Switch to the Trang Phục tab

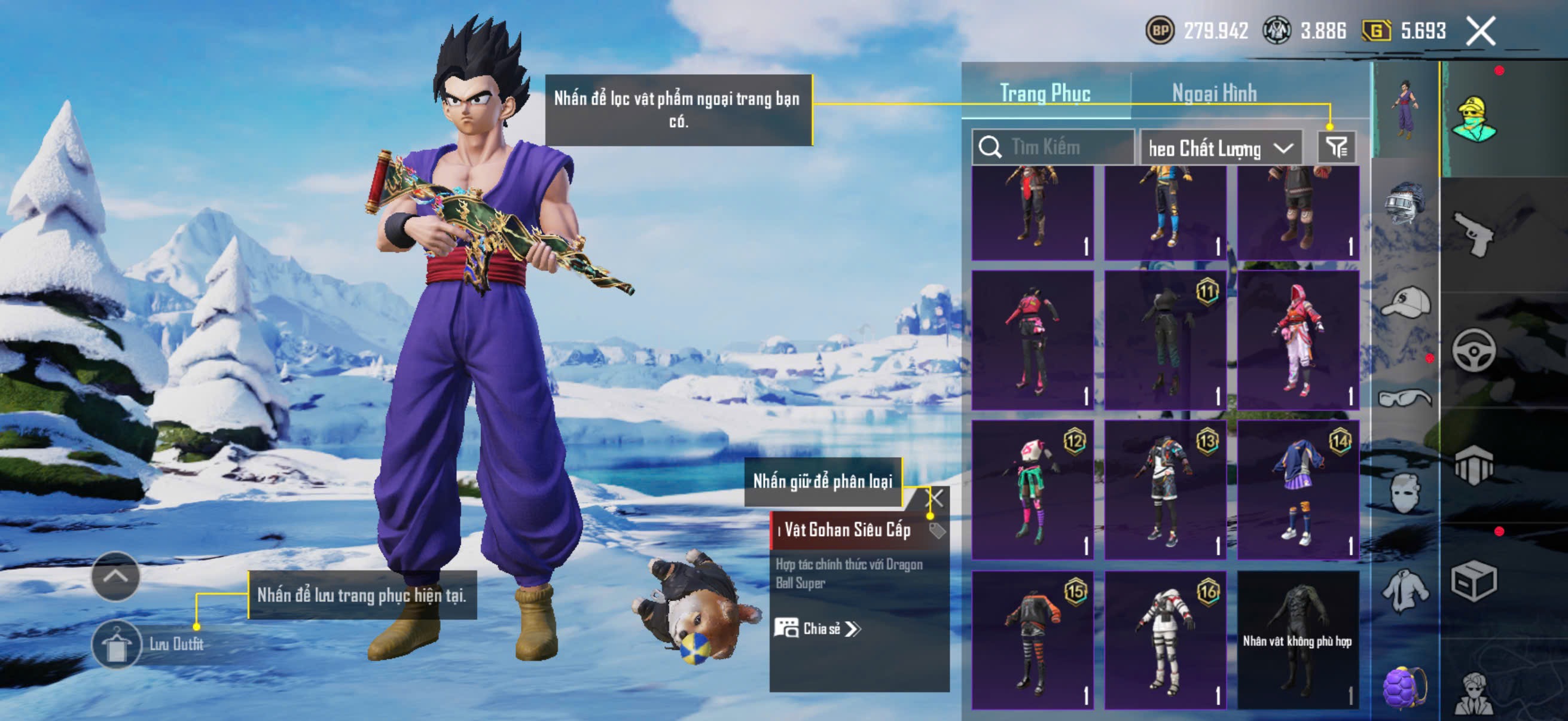1045,93
